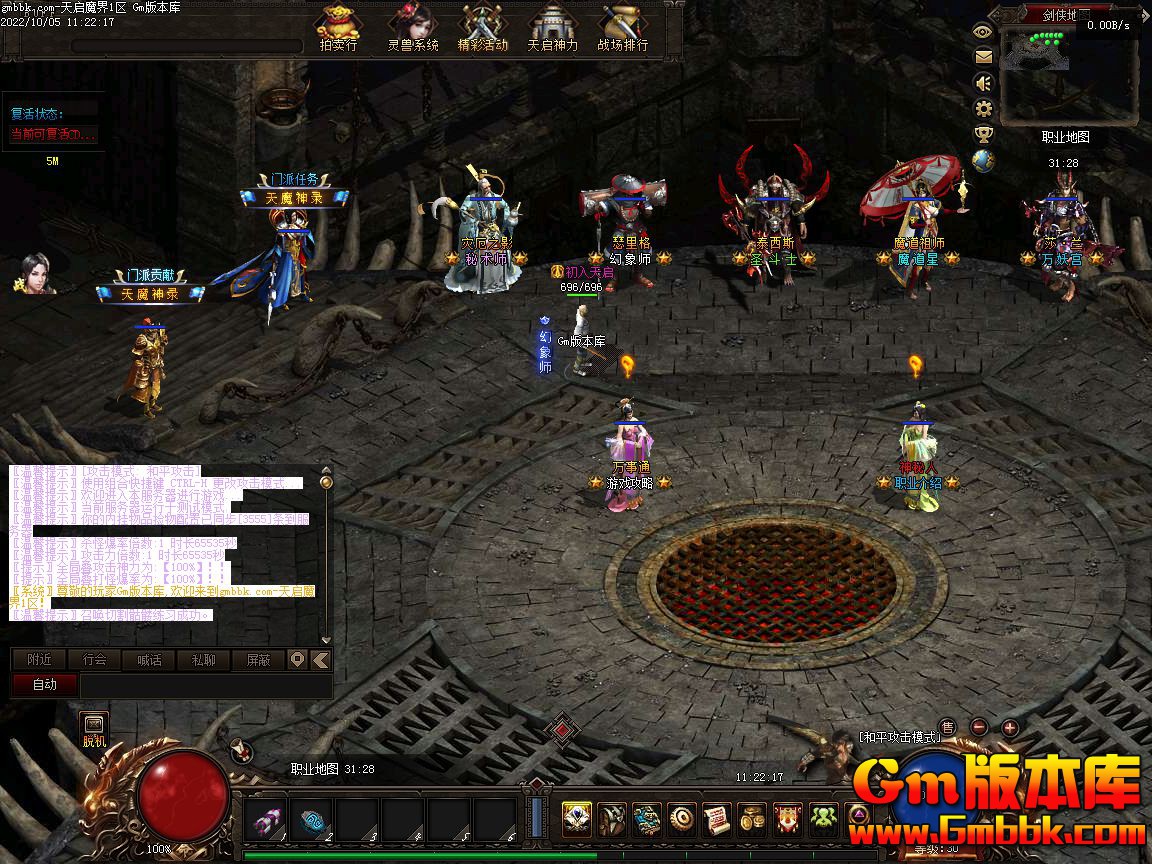Viewport: 1152px width, 864px height.
Task: Open the 战场排行 battlefield ranking
Action: tap(622, 28)
